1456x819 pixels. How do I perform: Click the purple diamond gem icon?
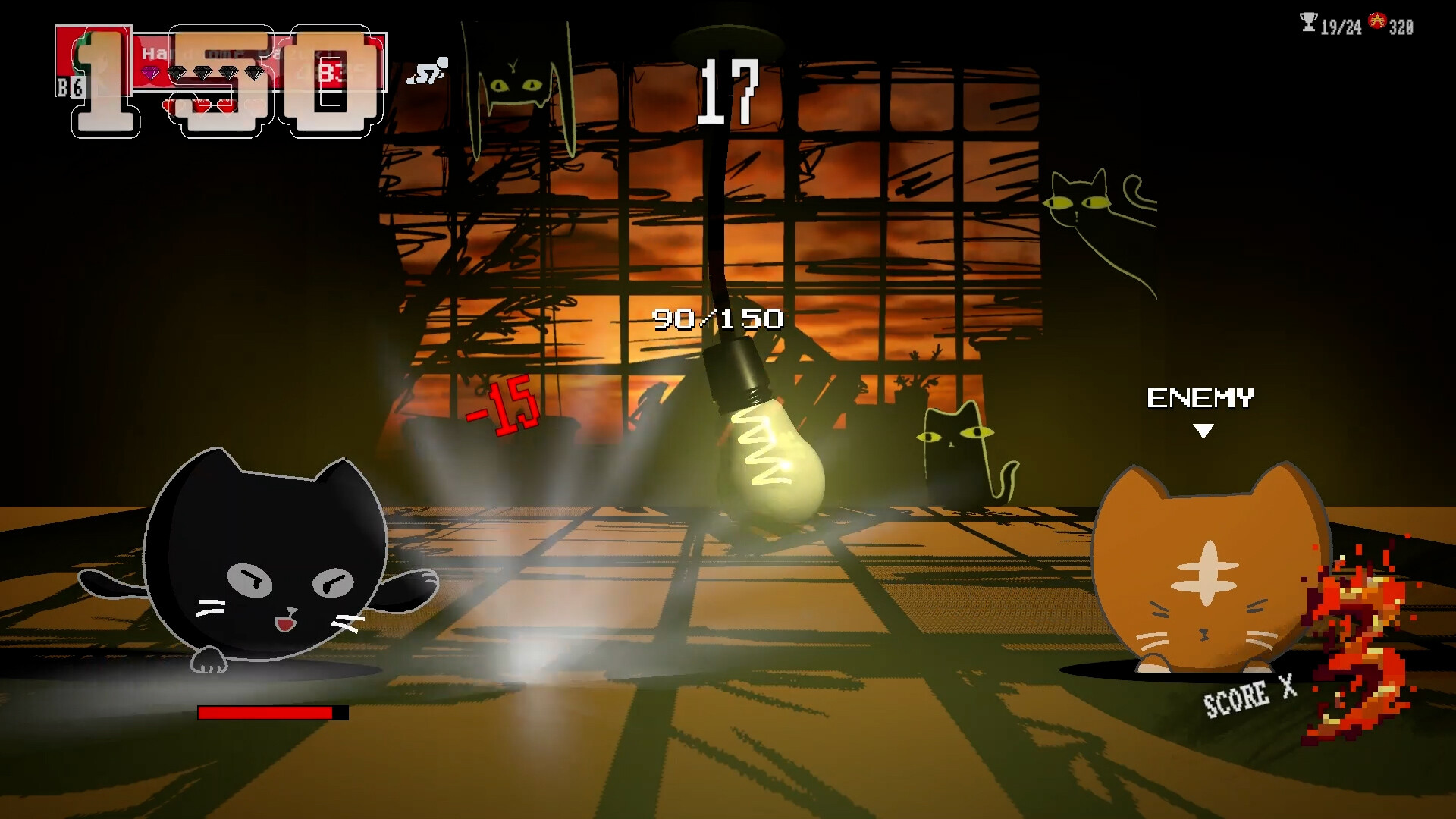click(x=151, y=72)
